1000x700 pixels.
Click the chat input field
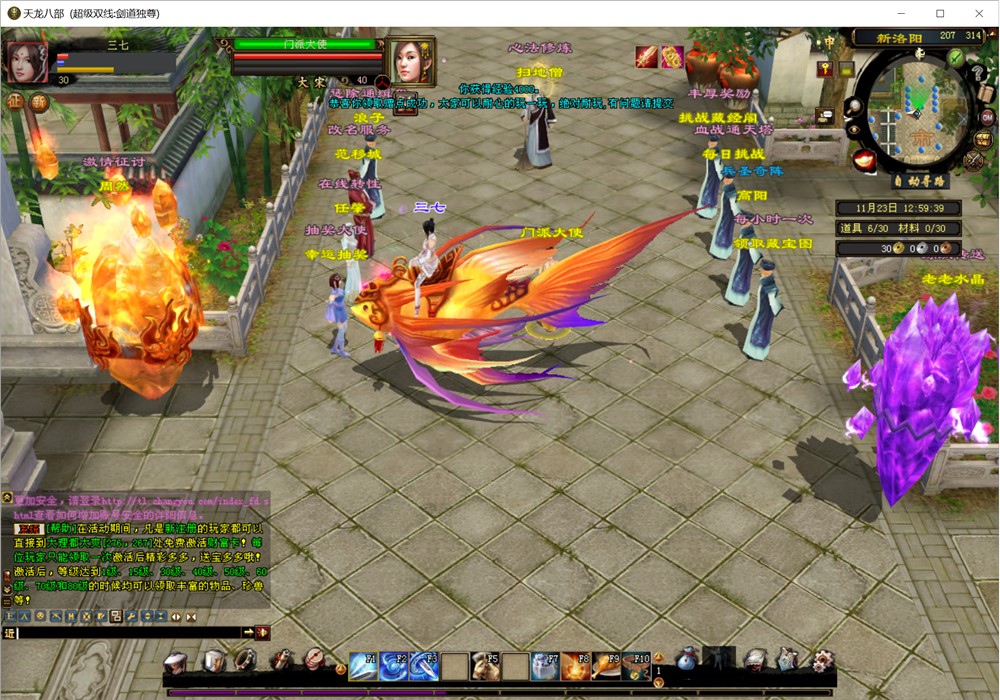(x=130, y=633)
